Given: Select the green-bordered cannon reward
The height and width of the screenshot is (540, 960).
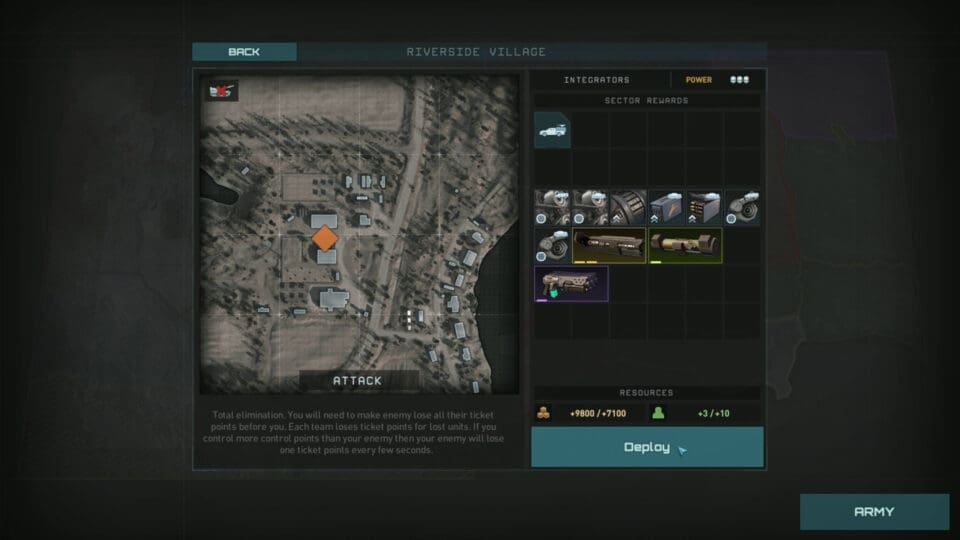Looking at the screenshot, I should (684, 245).
